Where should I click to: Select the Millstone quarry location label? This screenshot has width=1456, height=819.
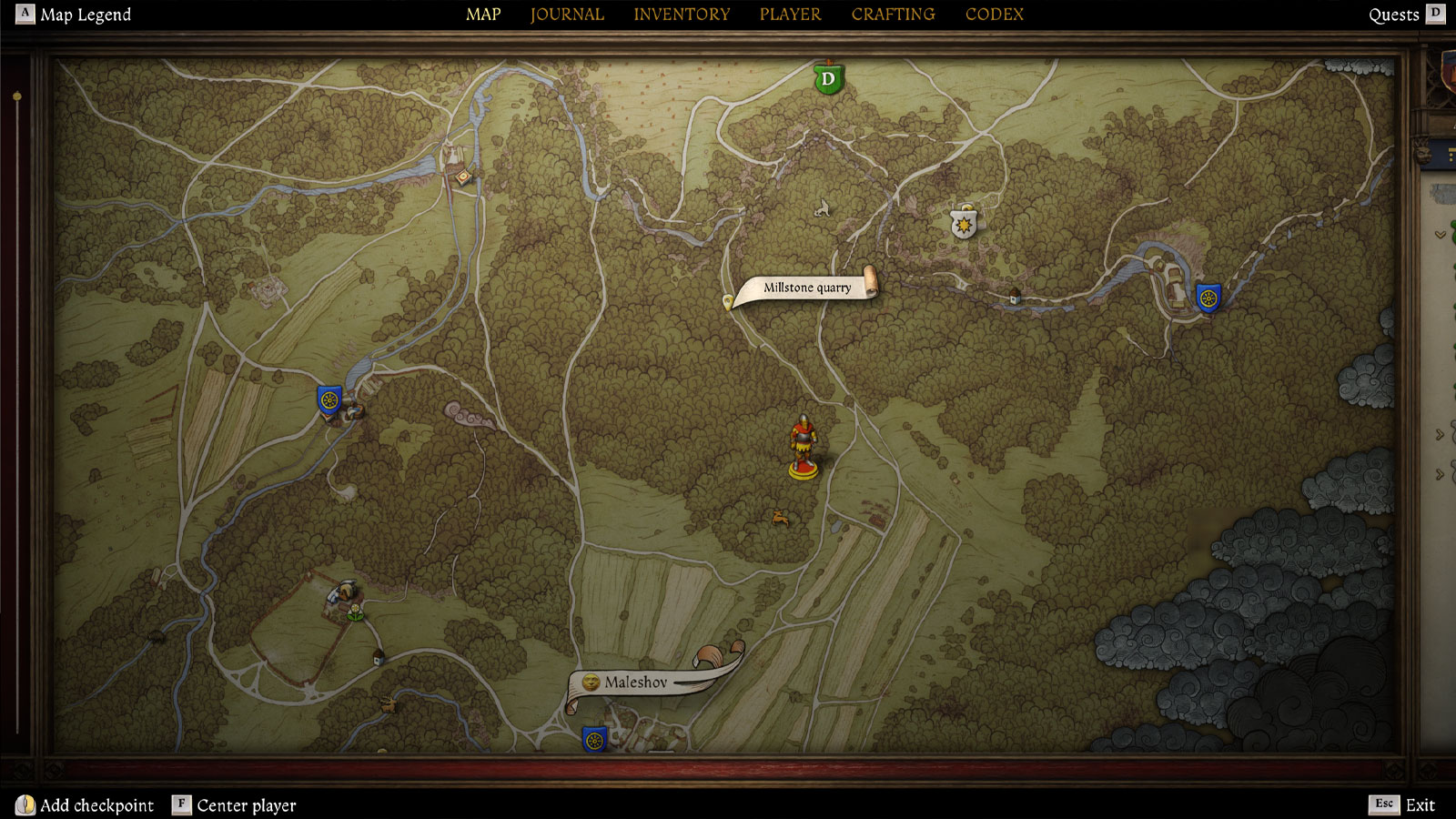point(807,288)
